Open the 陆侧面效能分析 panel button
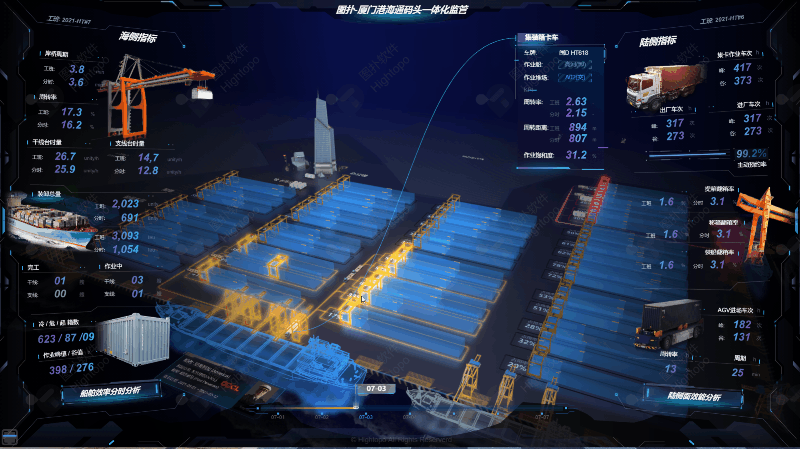800x449 pixels. pos(689,397)
